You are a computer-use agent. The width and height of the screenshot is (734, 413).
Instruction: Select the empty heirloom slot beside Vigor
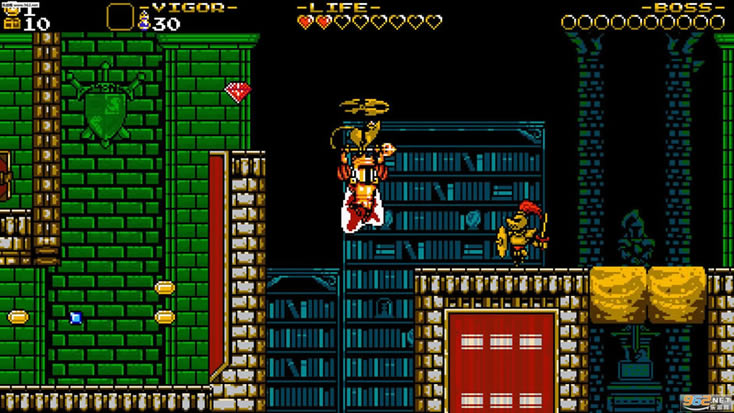120,17
